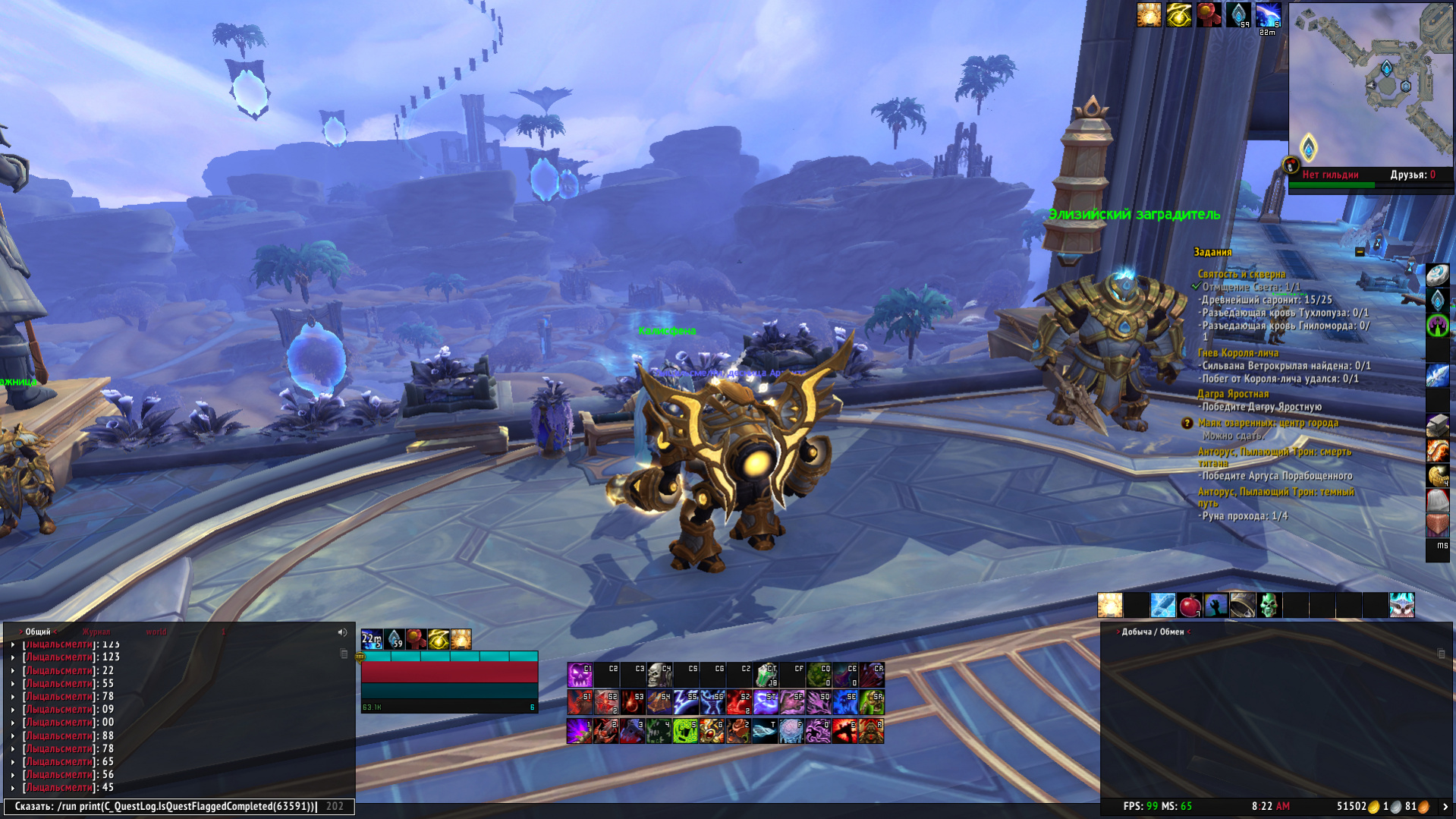Select the Гнев Короля-лича quest title
1456x819 pixels.
1237,353
